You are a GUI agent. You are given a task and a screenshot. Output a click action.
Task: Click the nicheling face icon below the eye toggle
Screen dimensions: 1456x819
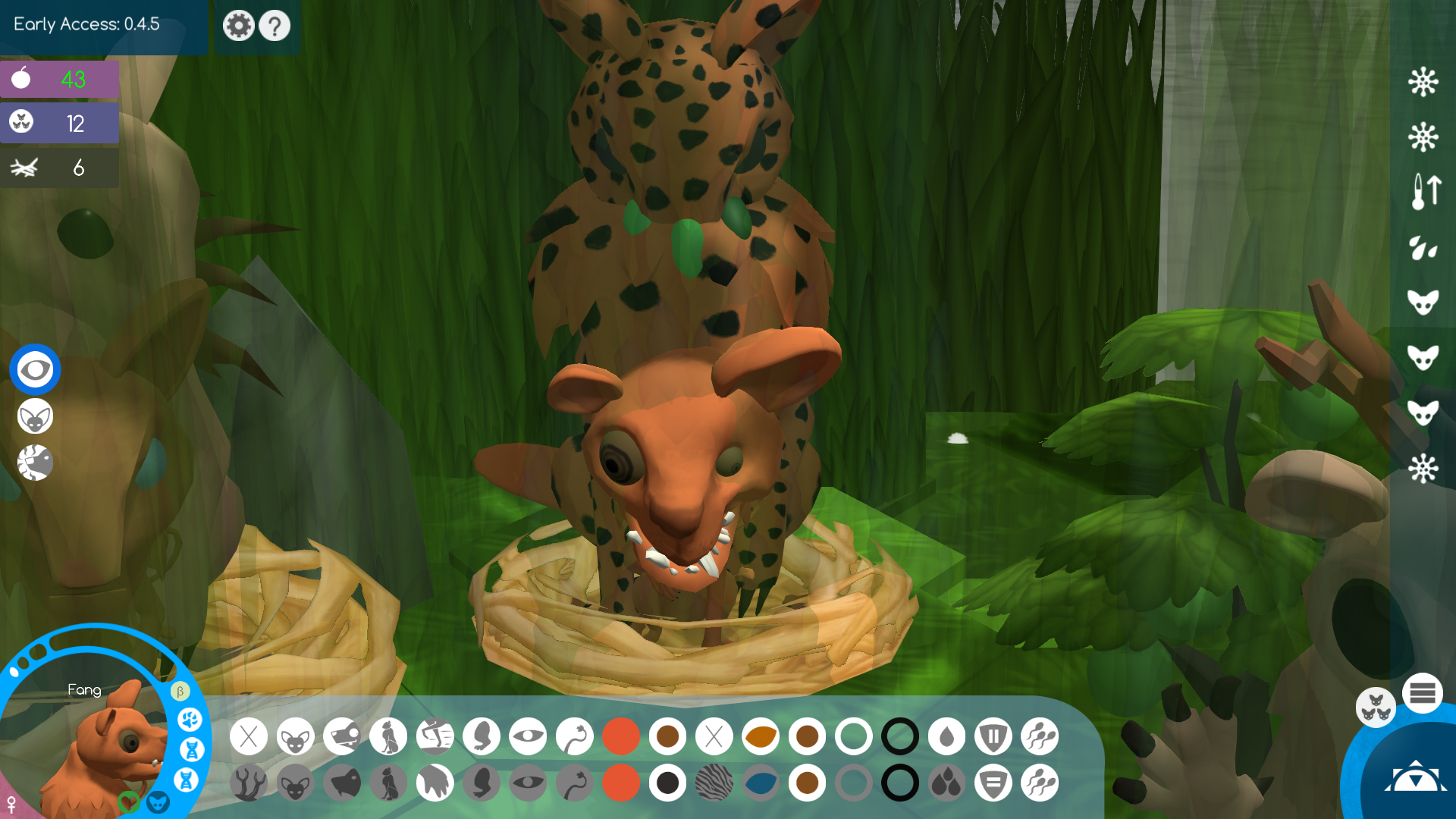pos(34,417)
